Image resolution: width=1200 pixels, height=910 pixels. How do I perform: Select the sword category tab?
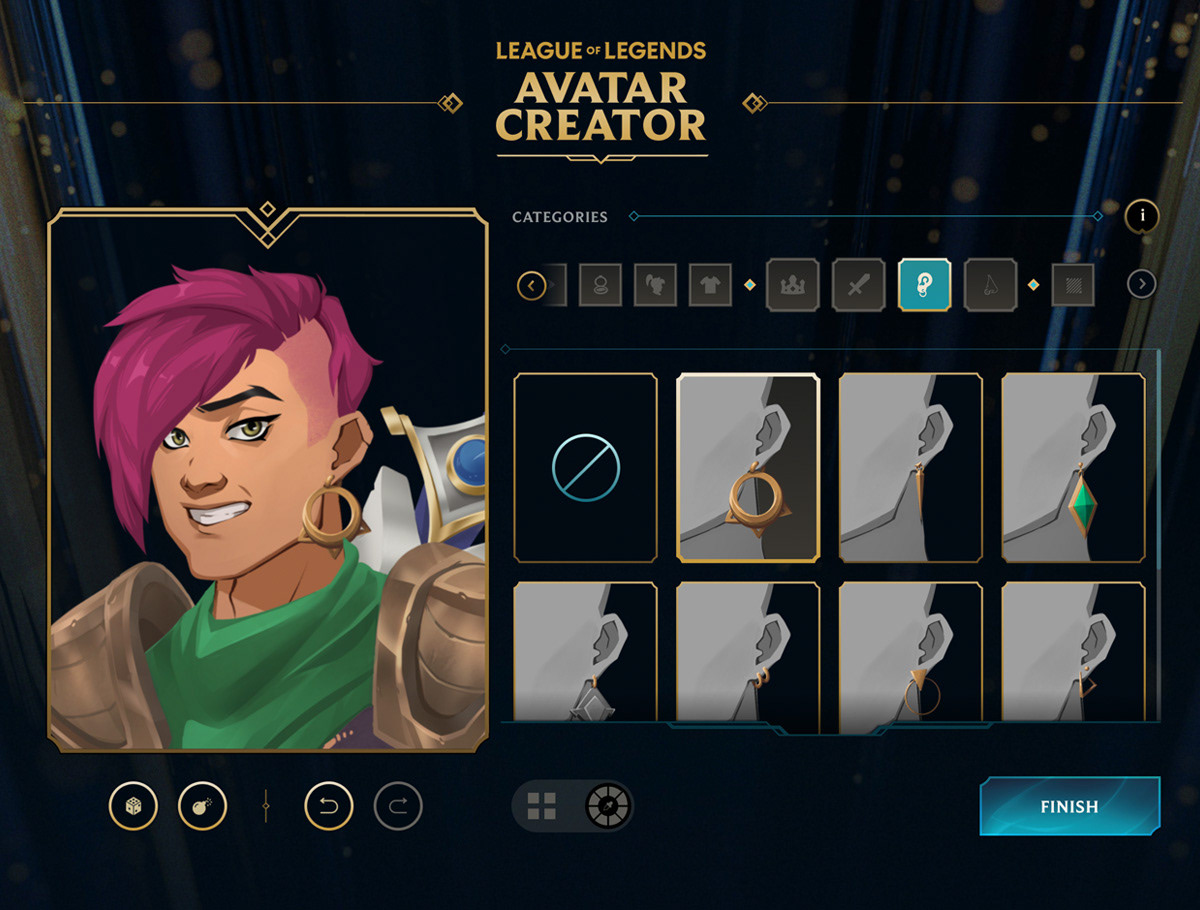pos(858,286)
